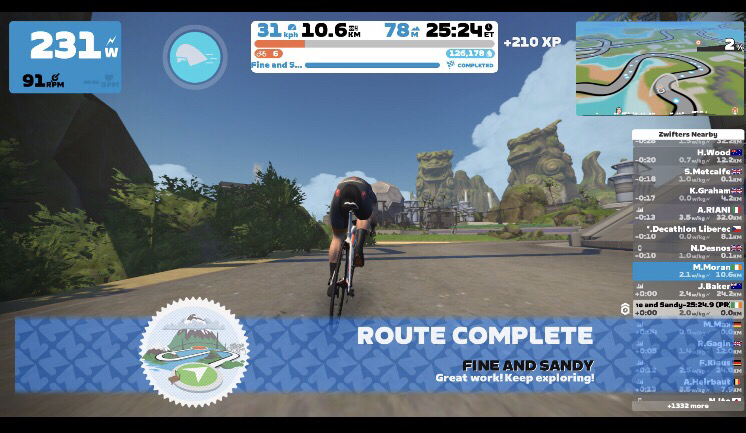
Task: Open the minimap in the corner
Action: [659, 68]
